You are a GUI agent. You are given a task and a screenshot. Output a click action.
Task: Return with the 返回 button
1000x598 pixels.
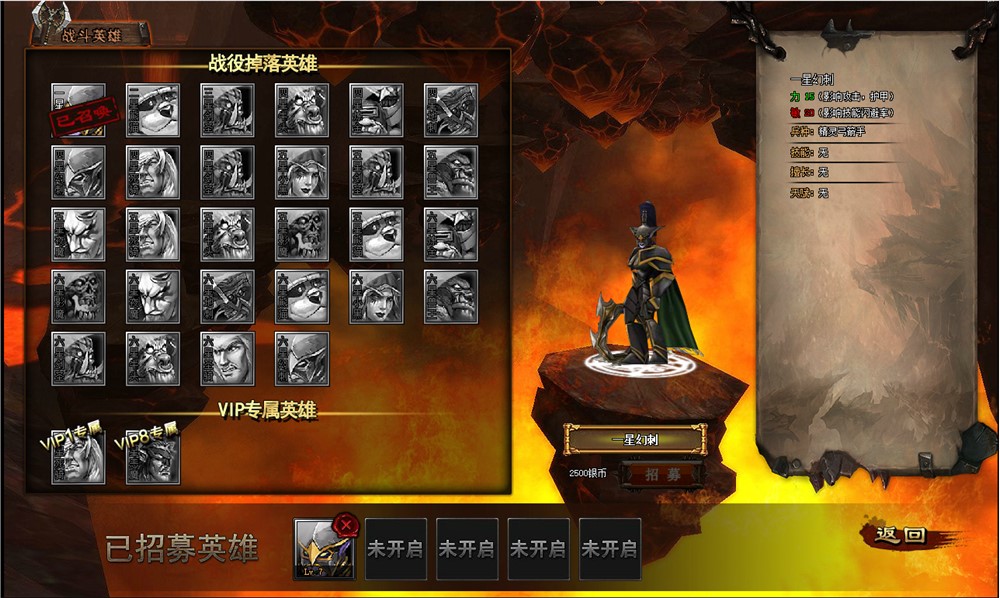tap(900, 536)
